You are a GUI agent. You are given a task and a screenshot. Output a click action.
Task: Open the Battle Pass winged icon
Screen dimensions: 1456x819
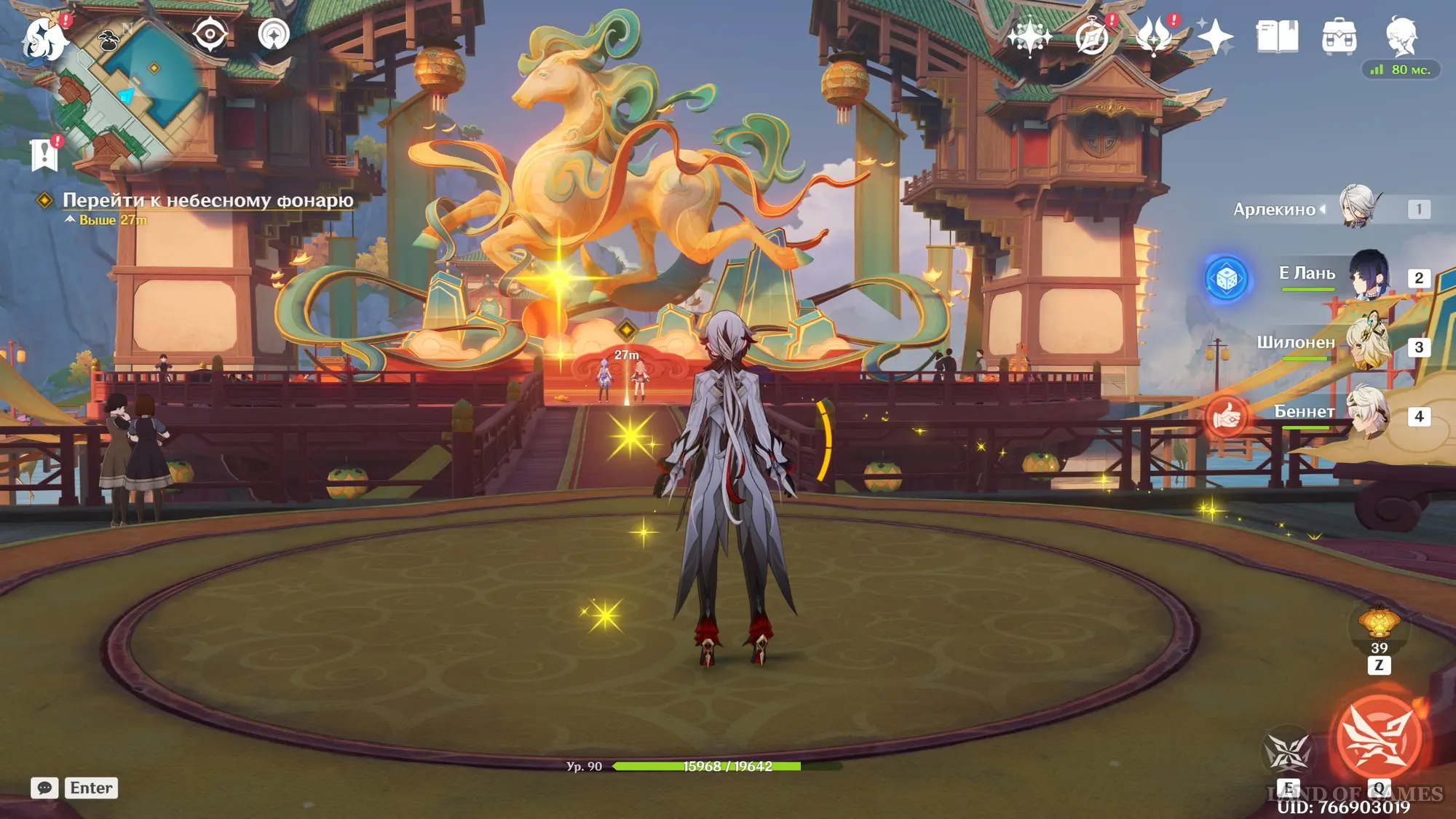click(1155, 36)
